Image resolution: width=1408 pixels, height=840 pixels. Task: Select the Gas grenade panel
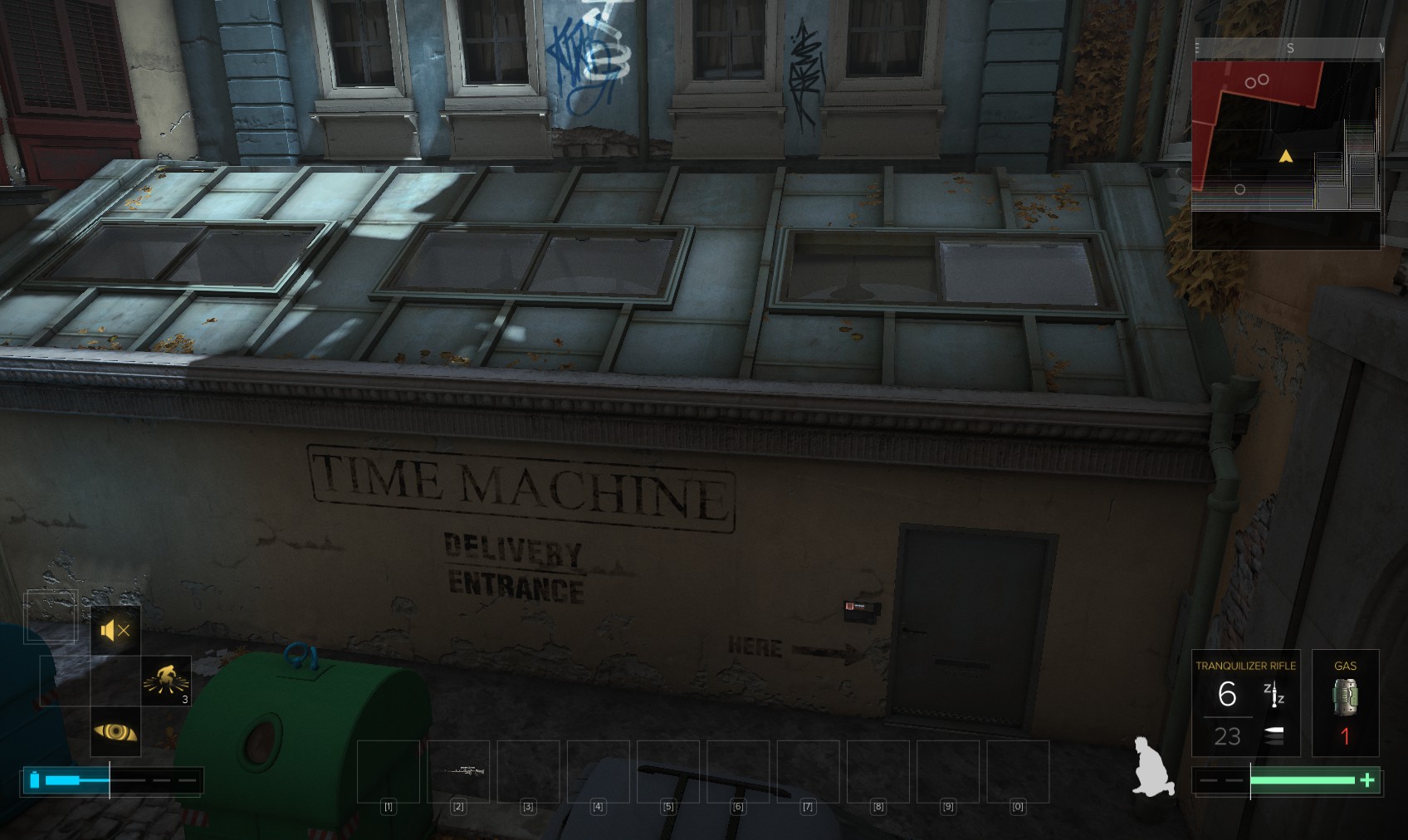point(1345,703)
